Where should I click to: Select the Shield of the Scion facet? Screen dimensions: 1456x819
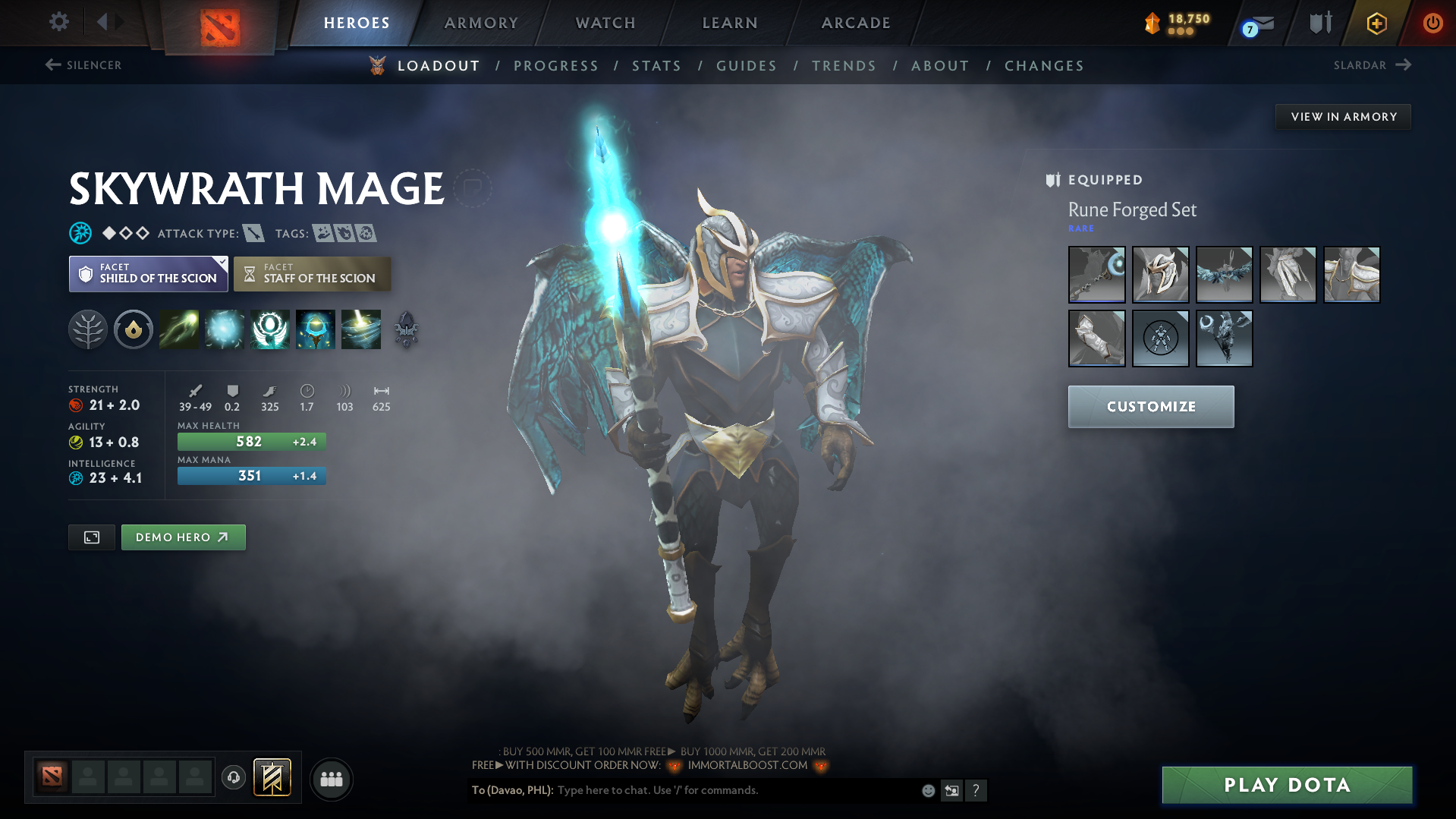pyautogui.click(x=148, y=273)
